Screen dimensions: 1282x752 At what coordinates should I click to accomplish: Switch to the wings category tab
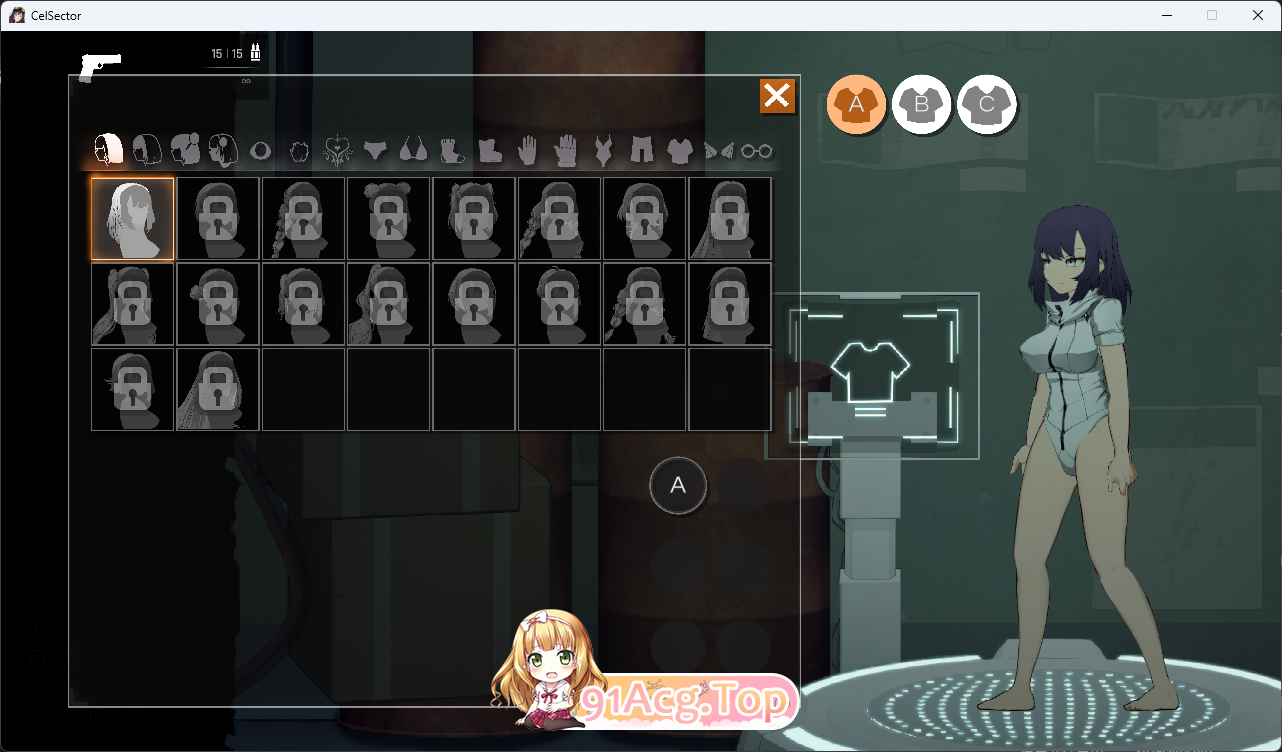717,150
